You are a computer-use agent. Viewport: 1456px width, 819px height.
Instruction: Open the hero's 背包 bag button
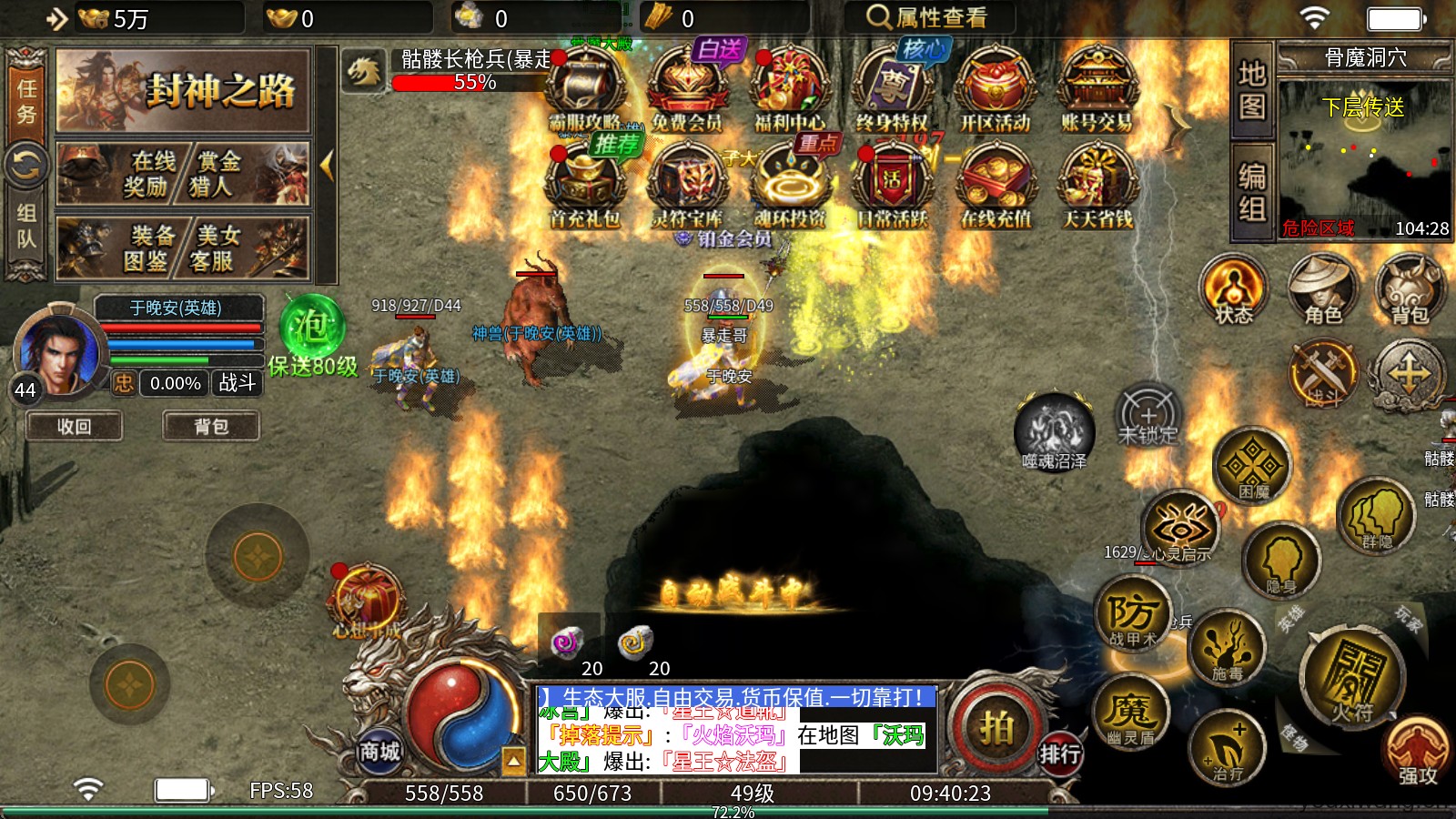point(211,426)
